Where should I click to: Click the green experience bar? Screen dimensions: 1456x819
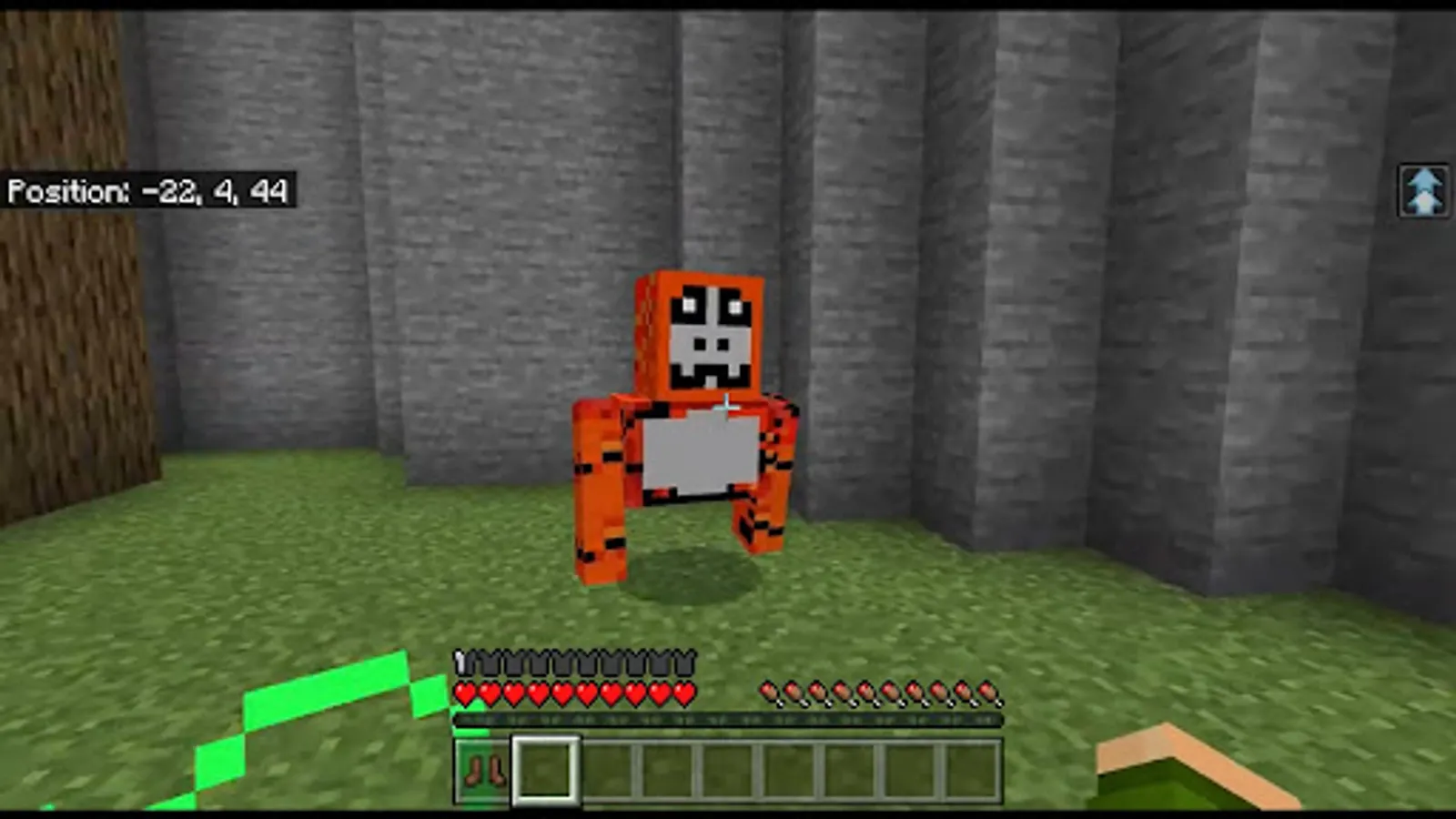coord(728,720)
